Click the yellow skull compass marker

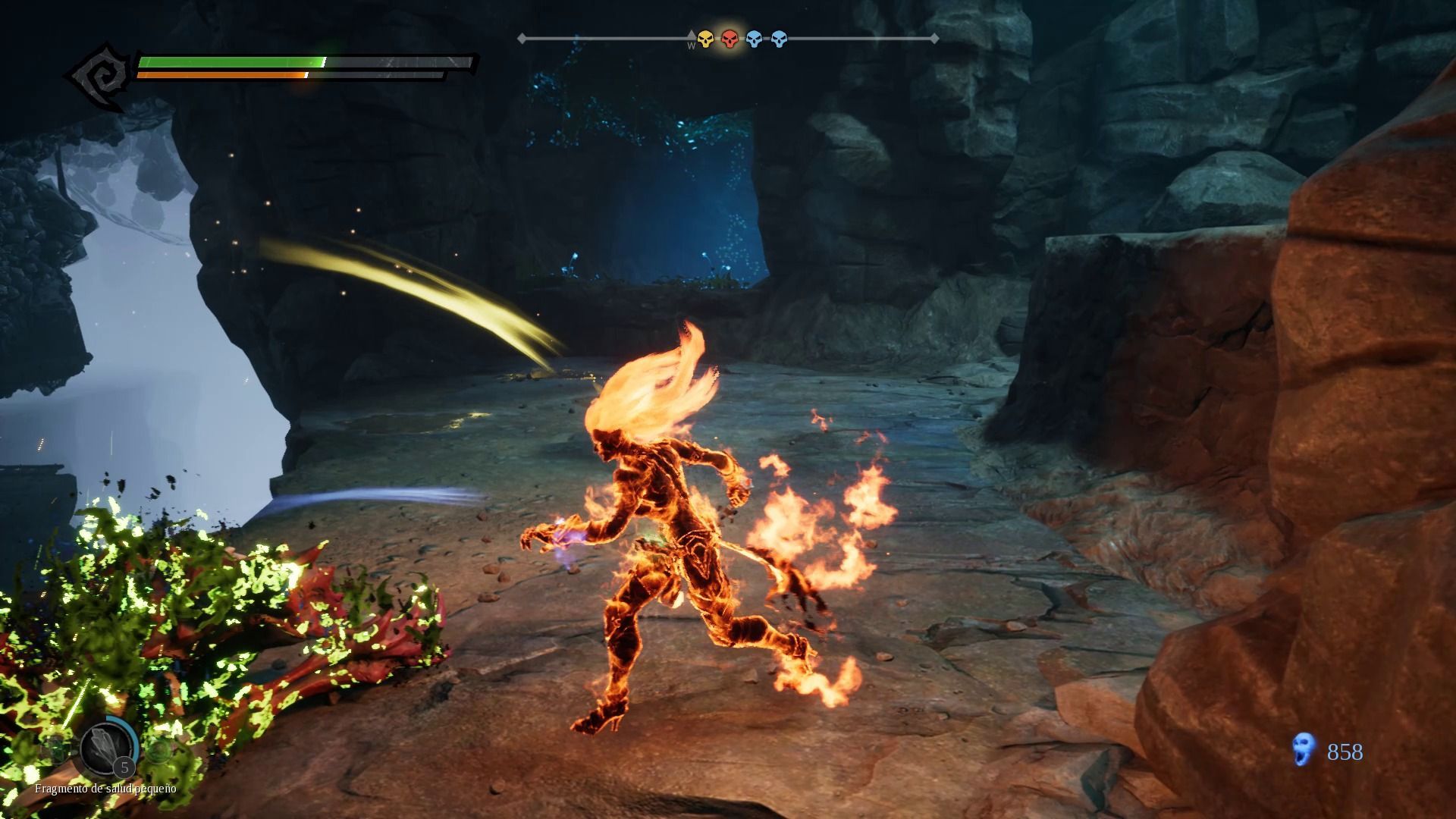click(705, 39)
